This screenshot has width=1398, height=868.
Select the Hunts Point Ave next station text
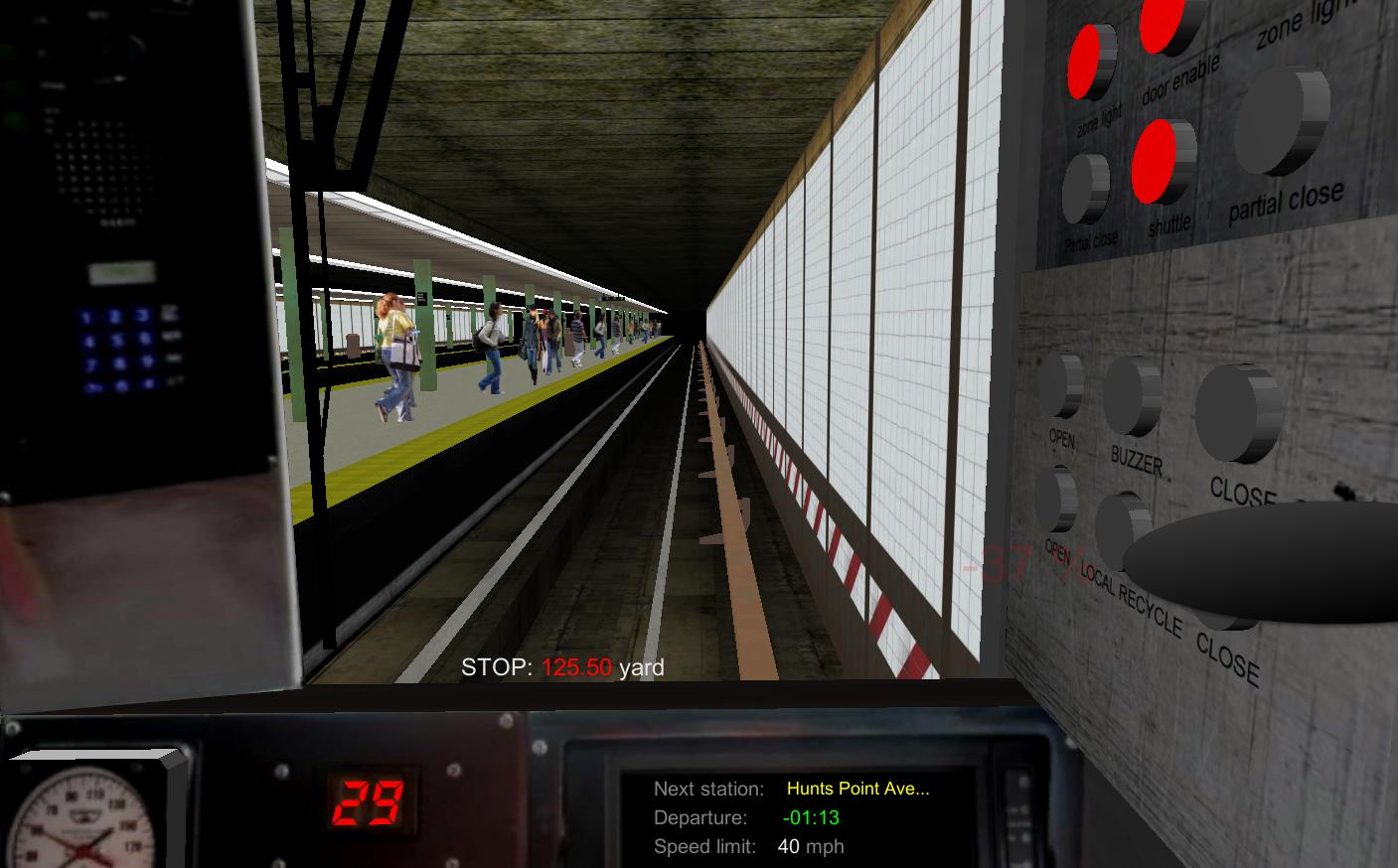click(856, 789)
